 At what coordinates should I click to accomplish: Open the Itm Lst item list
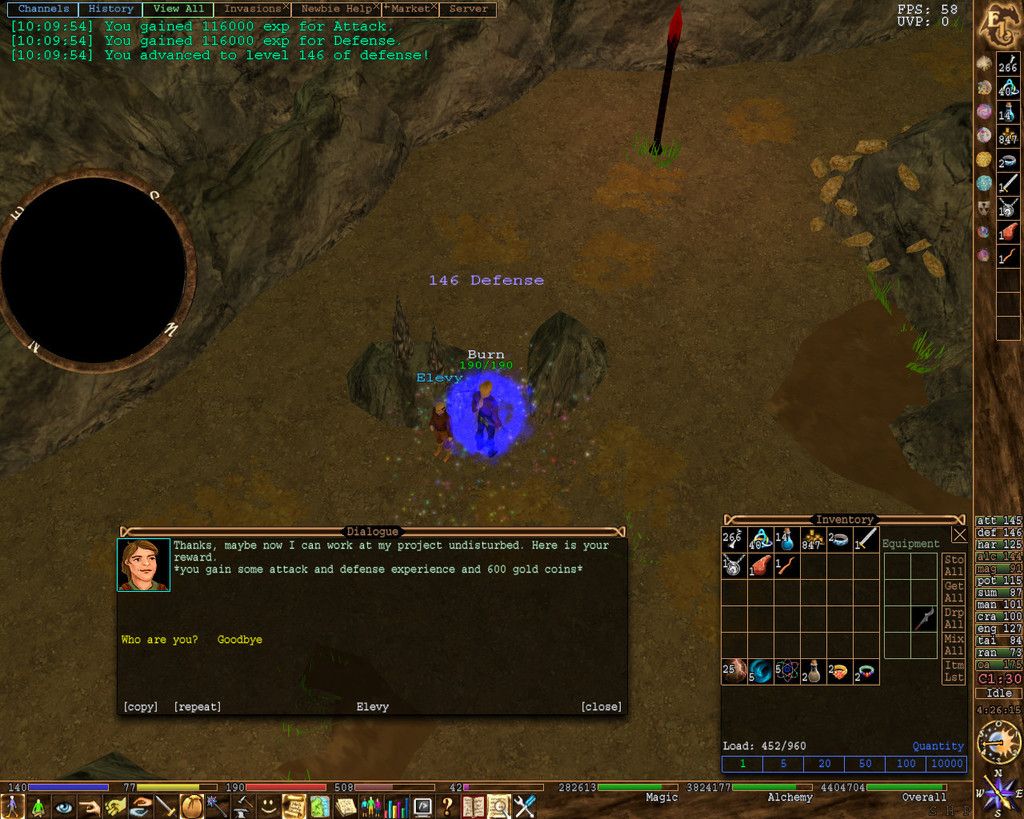(954, 672)
